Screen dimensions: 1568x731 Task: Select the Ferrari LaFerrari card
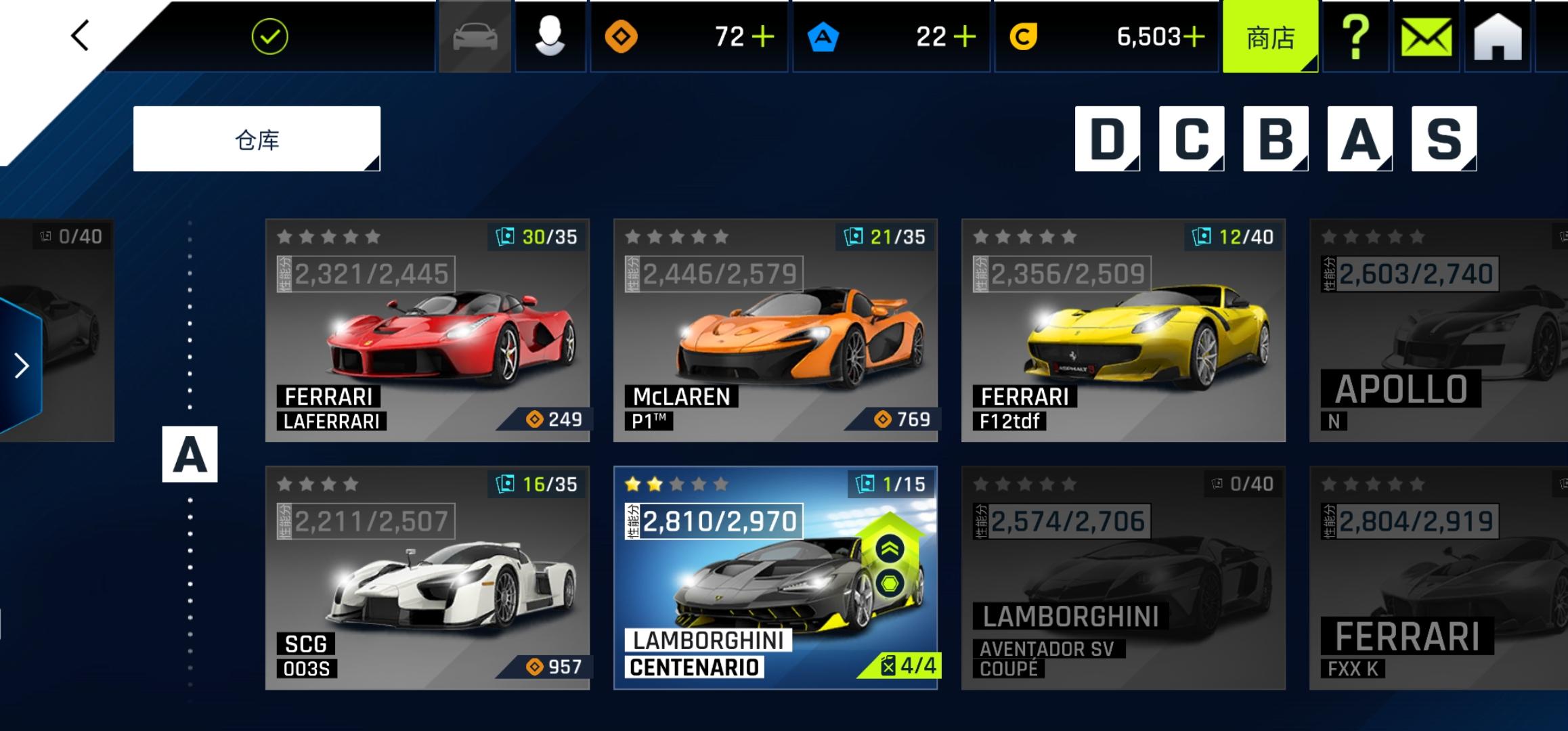(x=427, y=330)
